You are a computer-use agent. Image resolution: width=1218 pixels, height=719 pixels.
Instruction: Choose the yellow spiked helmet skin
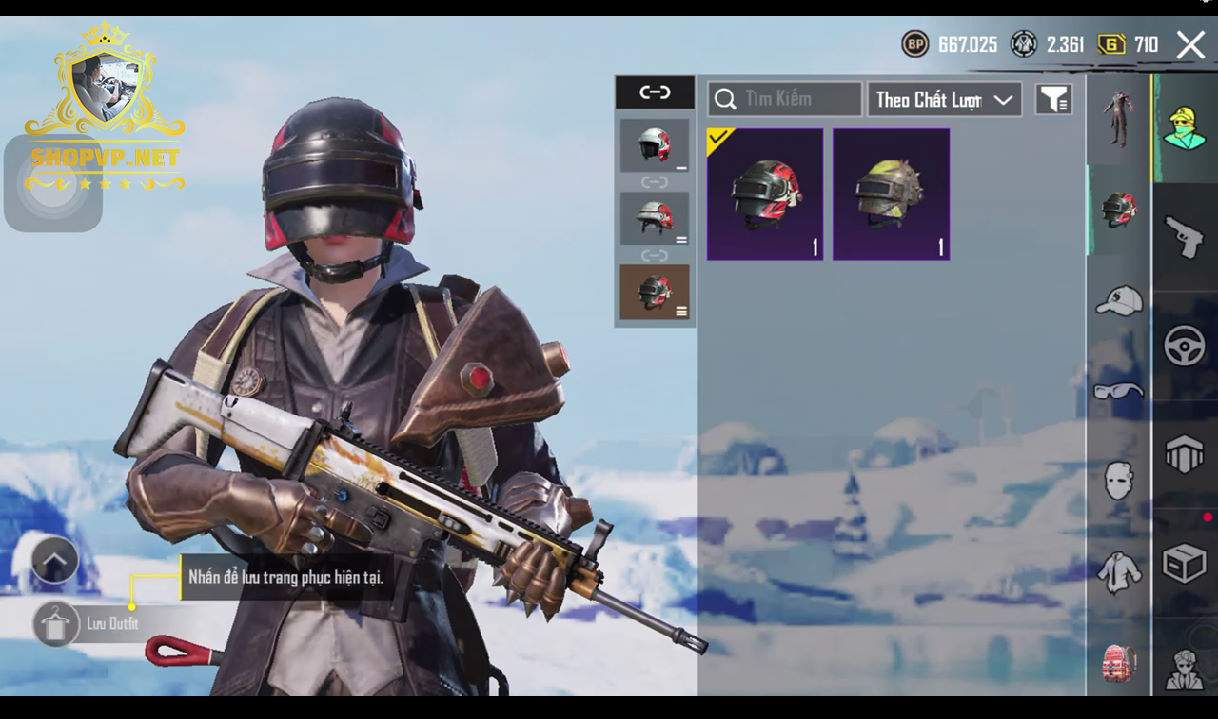[x=891, y=194]
